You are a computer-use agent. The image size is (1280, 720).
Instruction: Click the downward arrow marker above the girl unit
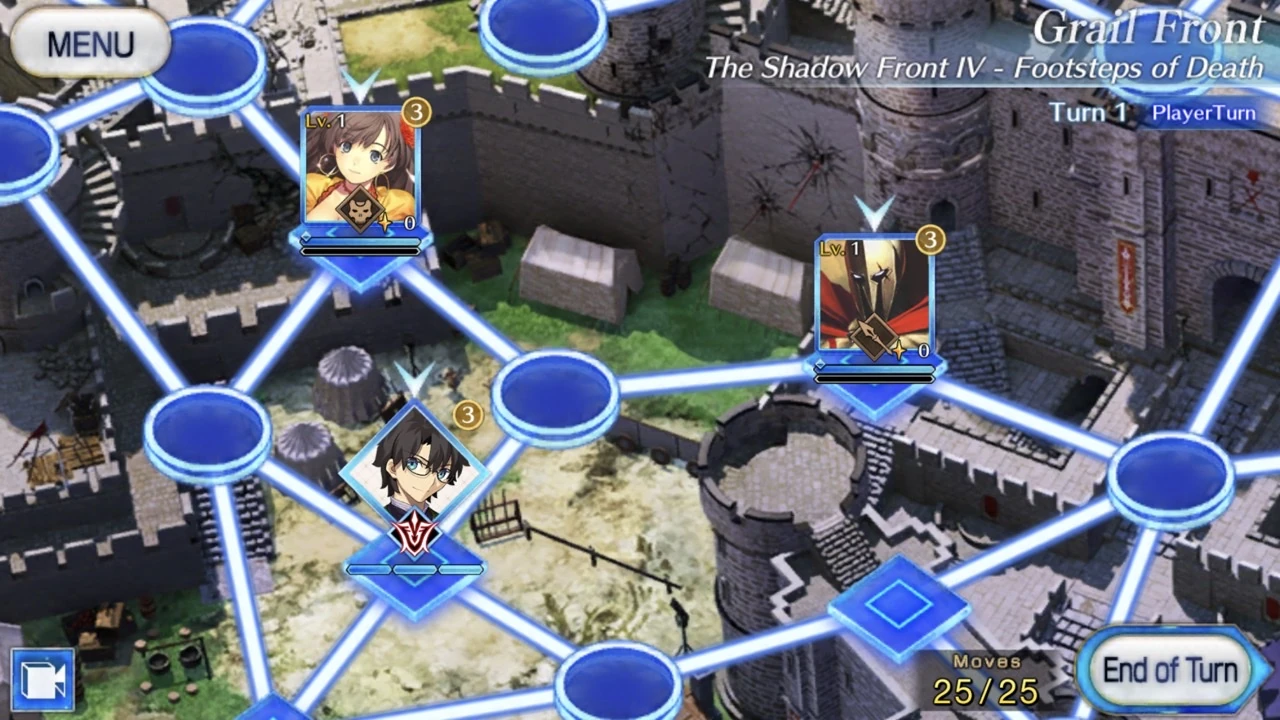click(x=360, y=85)
